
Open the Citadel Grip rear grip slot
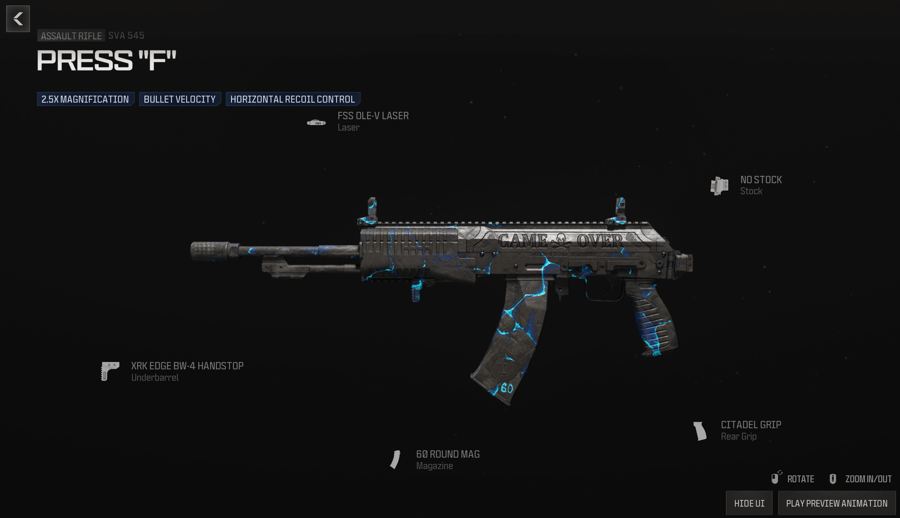[750, 430]
